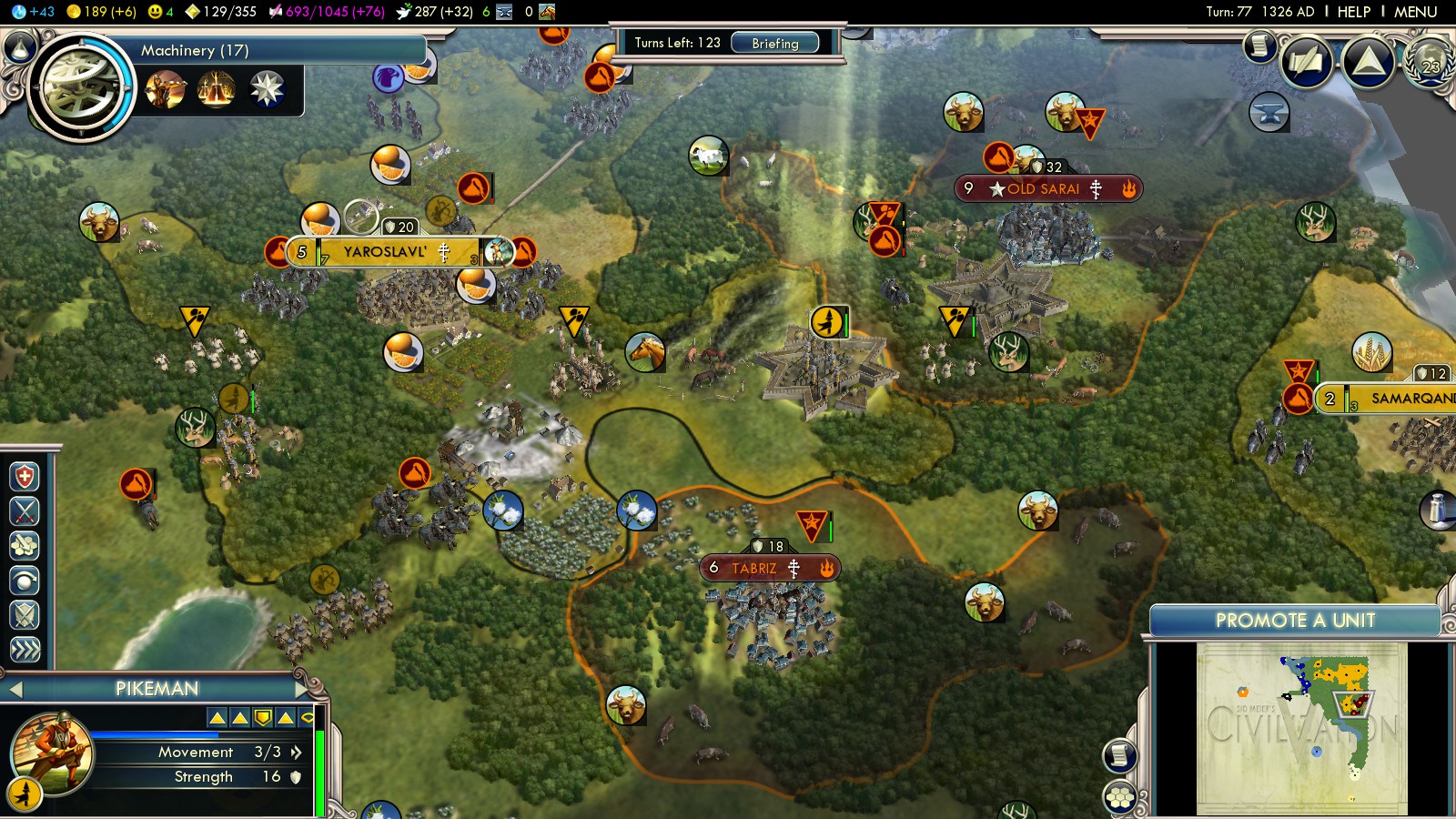The image size is (1456, 819).
Task: Click on the world minimap
Action: point(1301,728)
